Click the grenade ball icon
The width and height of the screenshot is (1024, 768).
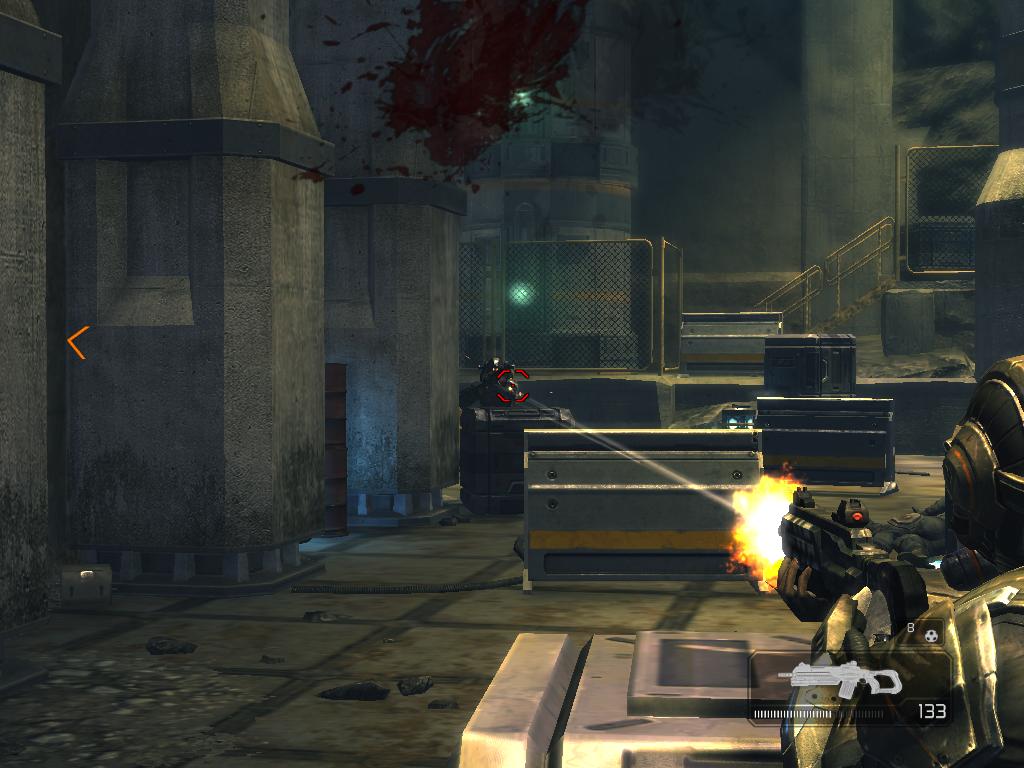[x=932, y=634]
